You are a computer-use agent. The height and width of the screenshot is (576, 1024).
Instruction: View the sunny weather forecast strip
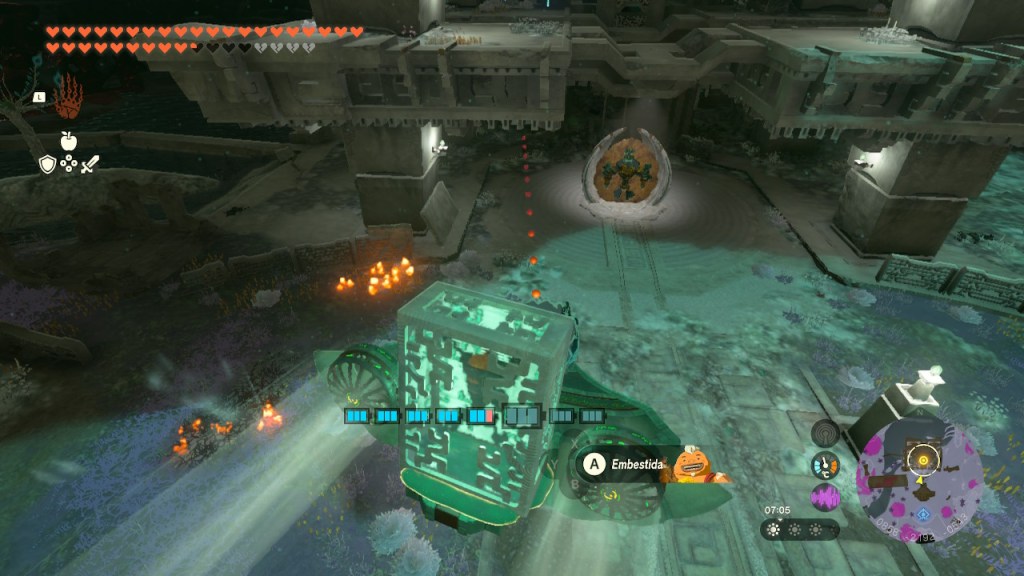click(800, 530)
